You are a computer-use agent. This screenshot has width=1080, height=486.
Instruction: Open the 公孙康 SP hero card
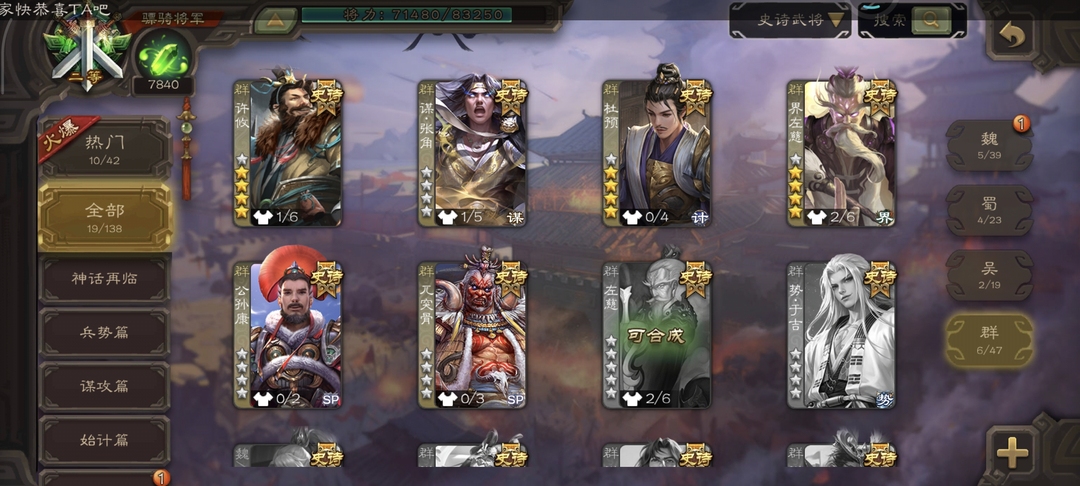[288, 334]
